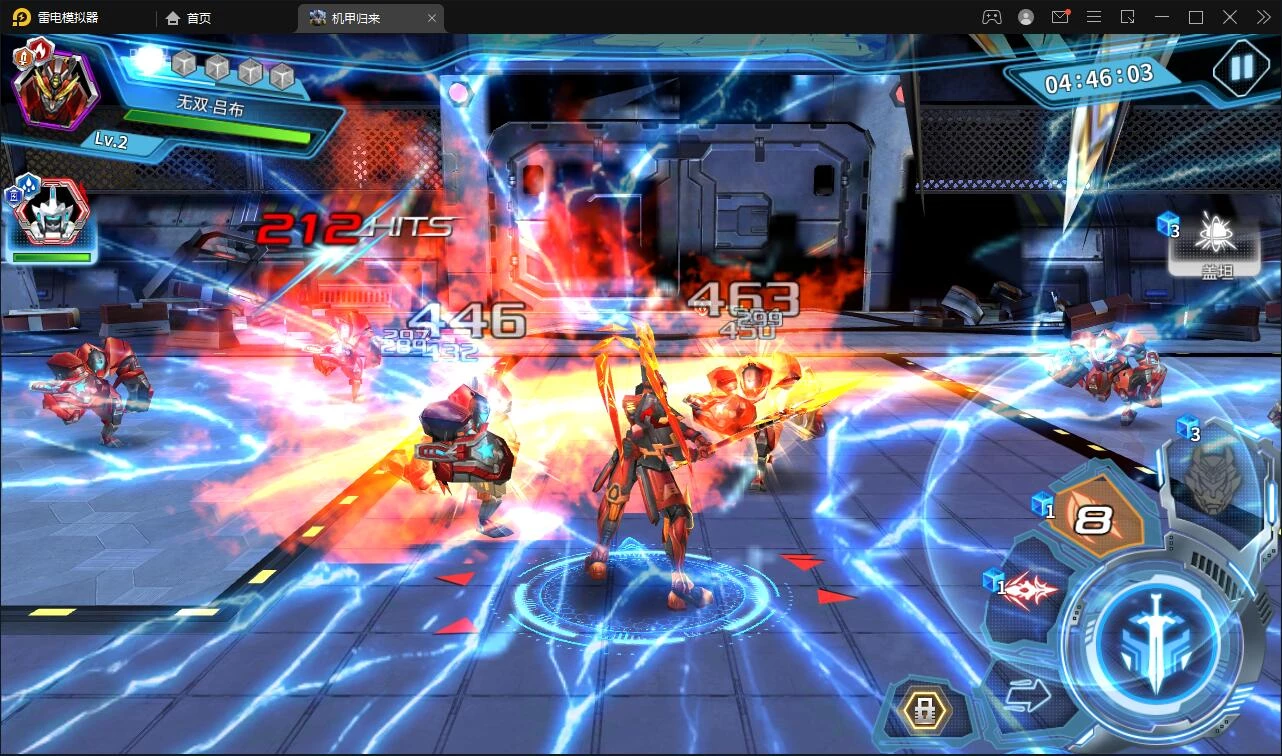
Task: Tap the sword basic attack button
Action: tap(1156, 641)
